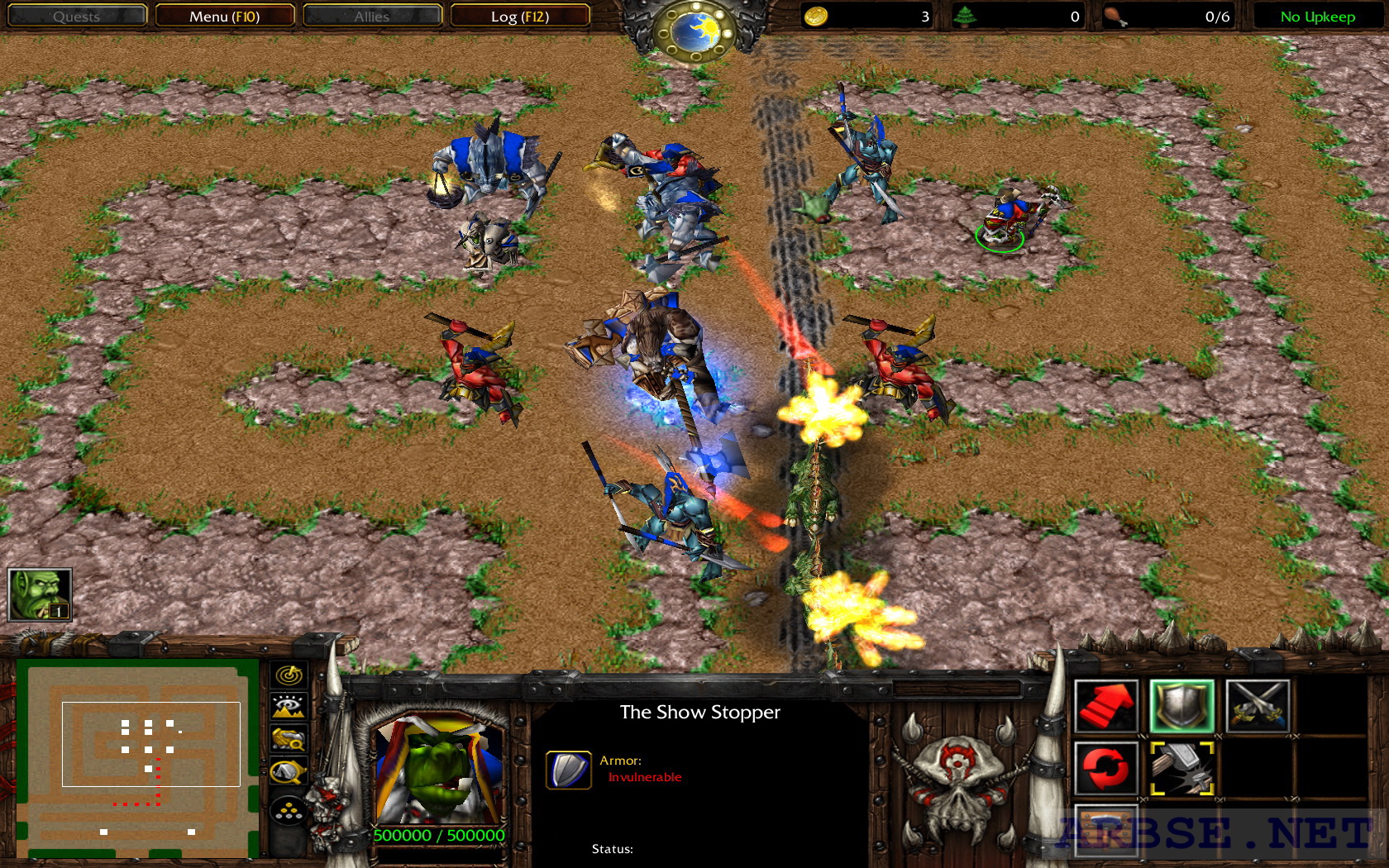Click the hammer and nail command icon
The width and height of the screenshot is (1389, 868).
[1181, 769]
